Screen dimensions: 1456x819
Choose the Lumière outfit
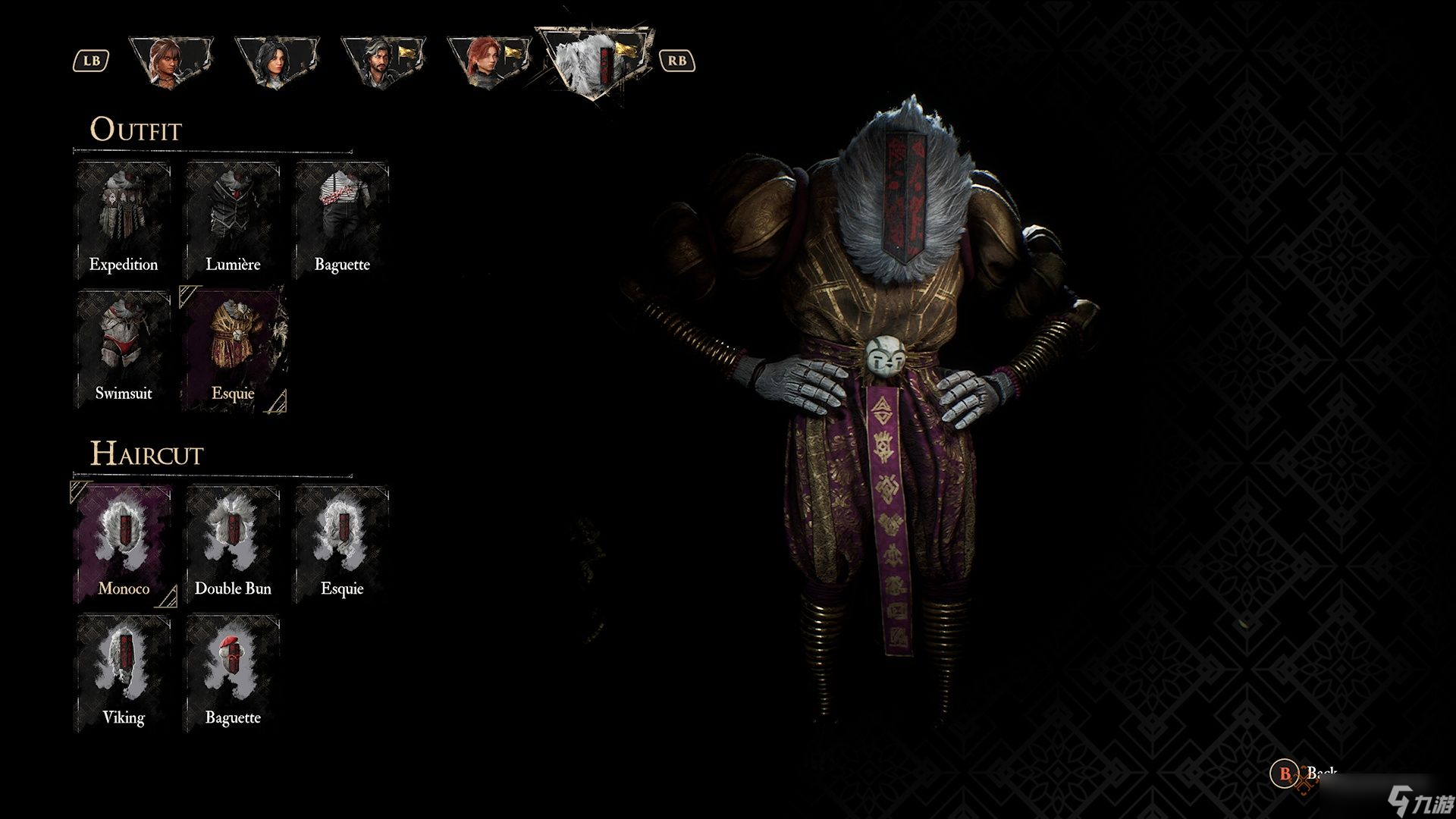(x=233, y=220)
